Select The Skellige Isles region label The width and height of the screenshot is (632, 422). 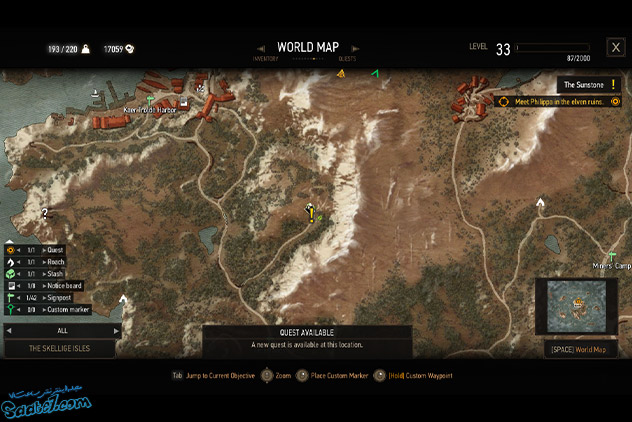(x=61, y=348)
